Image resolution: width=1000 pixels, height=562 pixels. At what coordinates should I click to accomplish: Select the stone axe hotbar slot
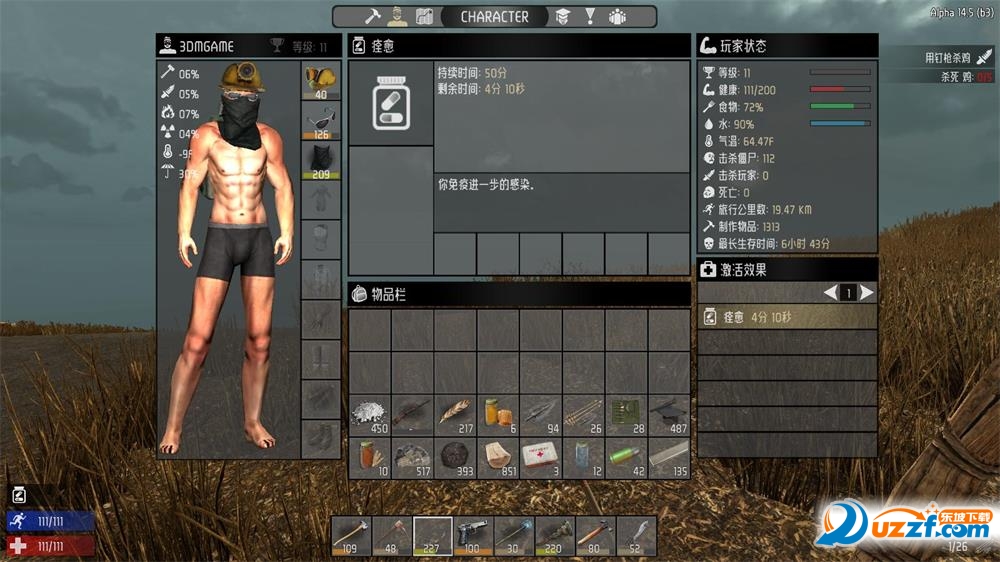point(352,535)
